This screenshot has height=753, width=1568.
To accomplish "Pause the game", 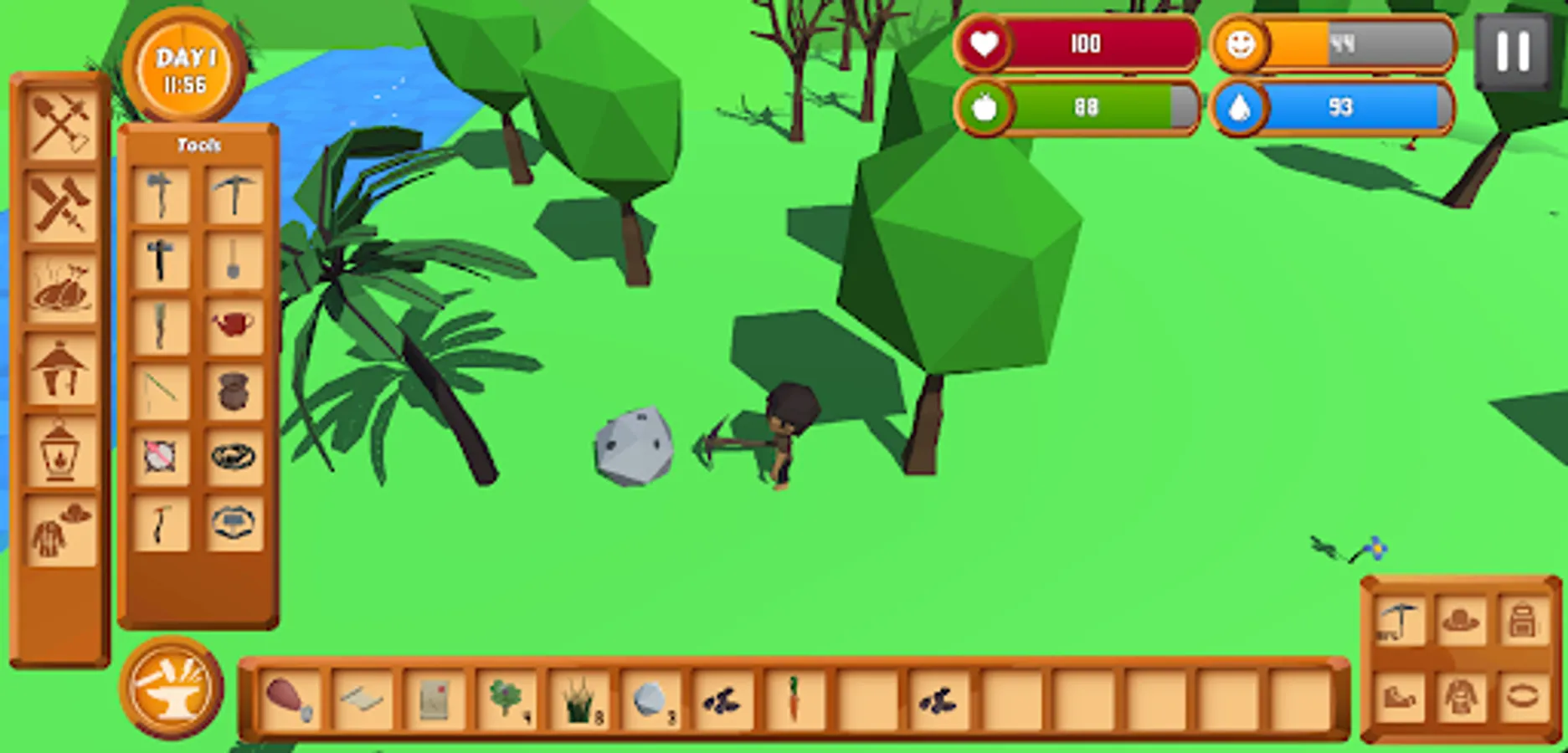I will click(1512, 52).
